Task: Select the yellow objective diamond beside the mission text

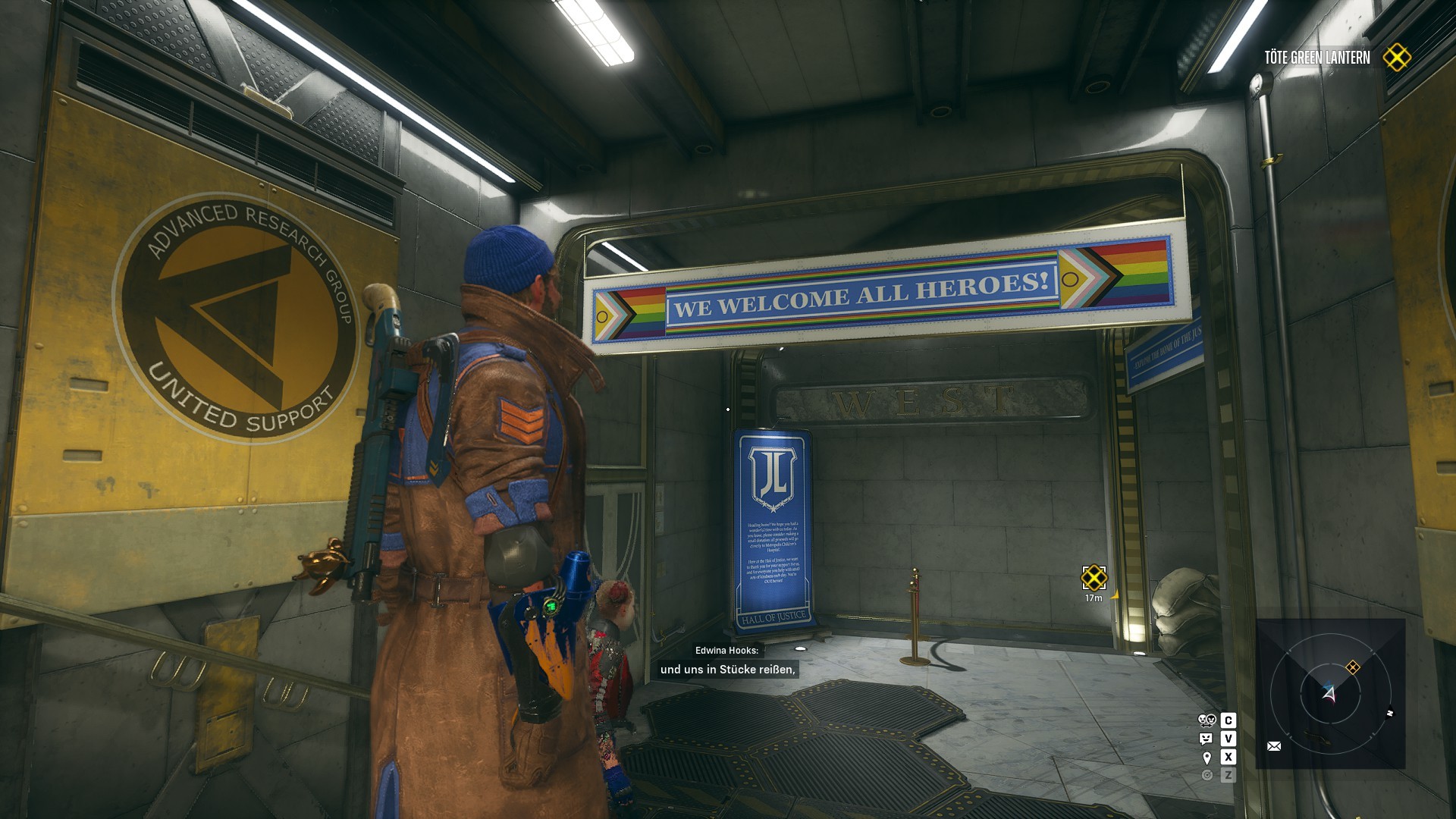Action: [x=1397, y=58]
